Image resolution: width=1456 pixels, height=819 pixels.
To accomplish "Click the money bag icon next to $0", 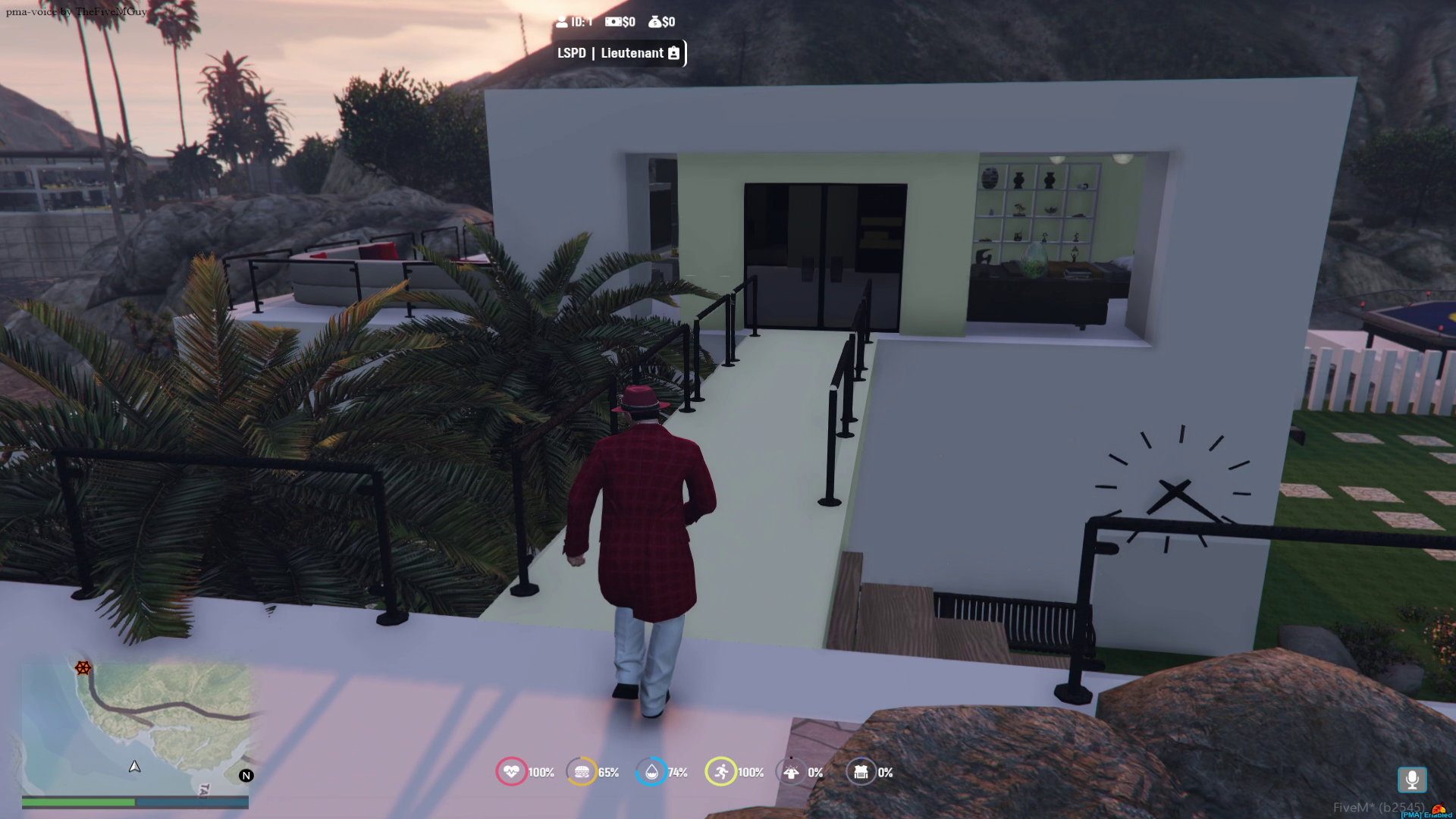I will click(656, 22).
